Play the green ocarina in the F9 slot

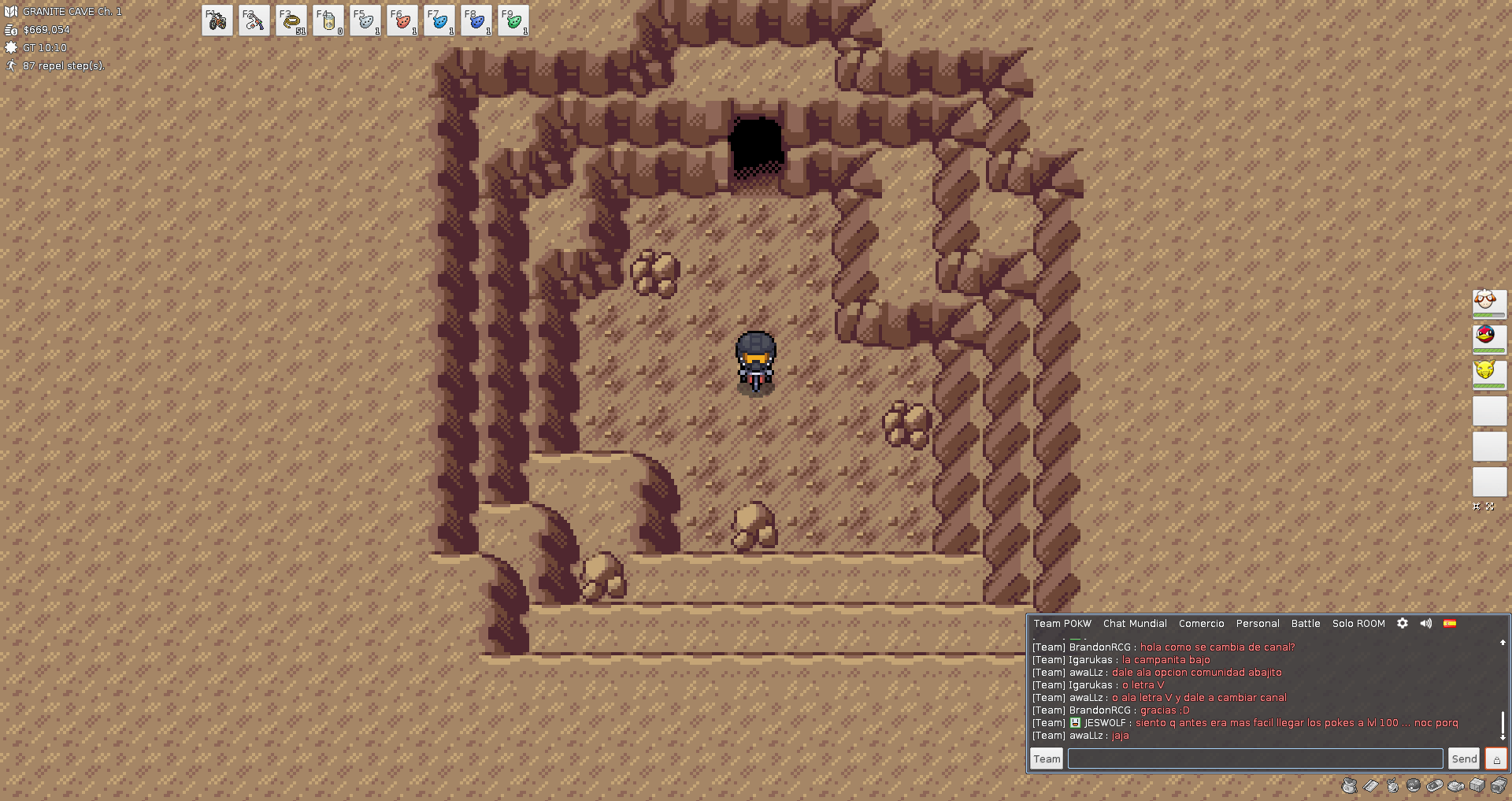[513, 20]
